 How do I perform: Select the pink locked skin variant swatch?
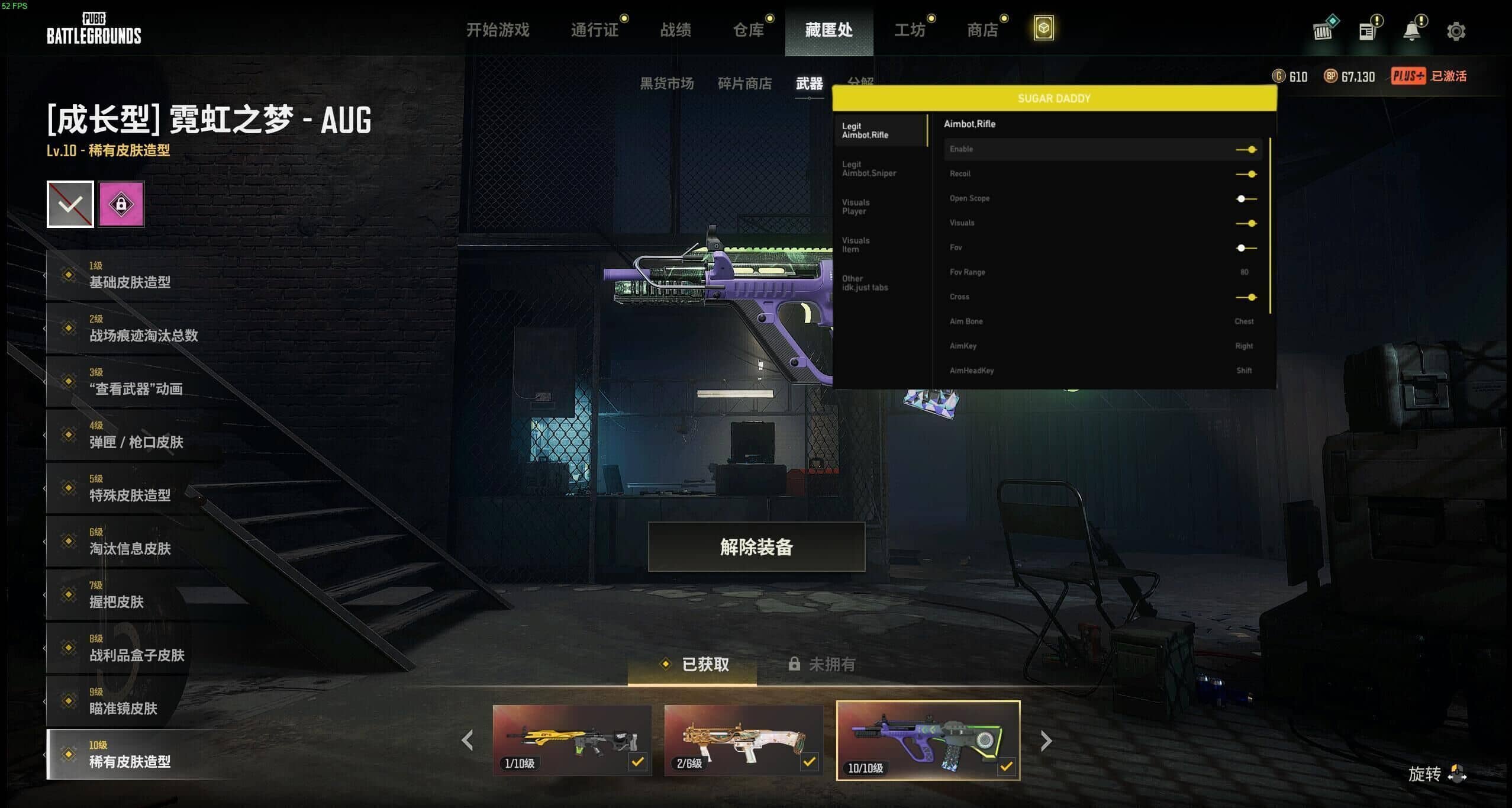coord(121,204)
